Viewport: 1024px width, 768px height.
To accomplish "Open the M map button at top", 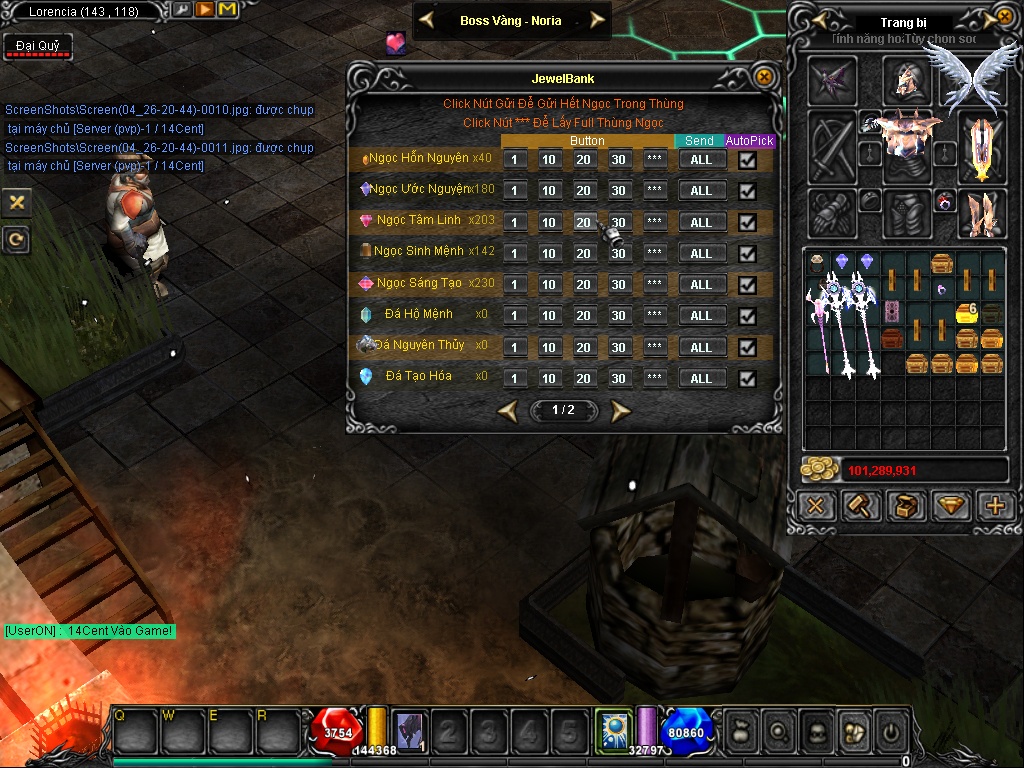I will (226, 10).
